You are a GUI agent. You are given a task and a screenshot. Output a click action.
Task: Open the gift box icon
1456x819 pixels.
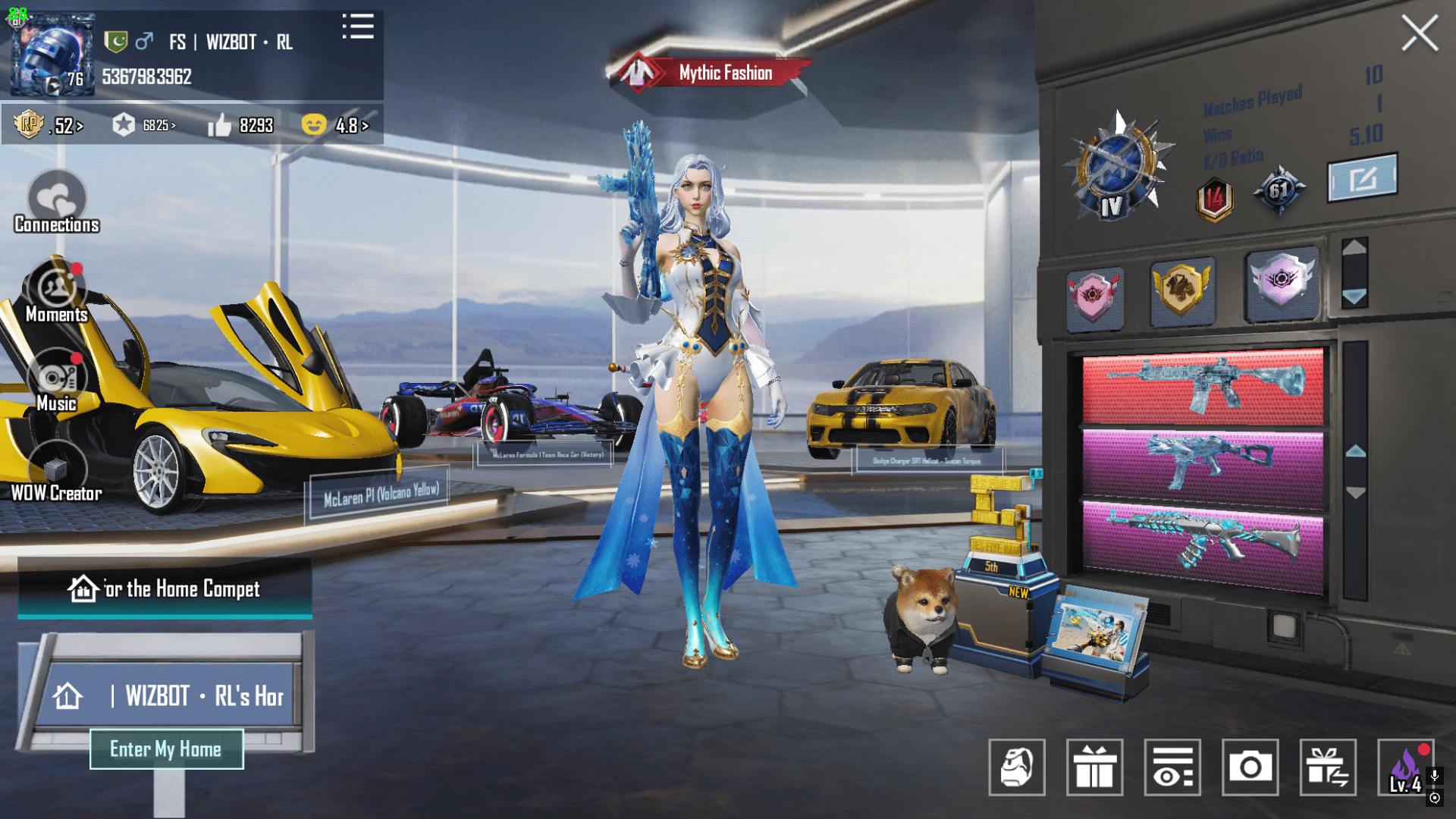1094,768
